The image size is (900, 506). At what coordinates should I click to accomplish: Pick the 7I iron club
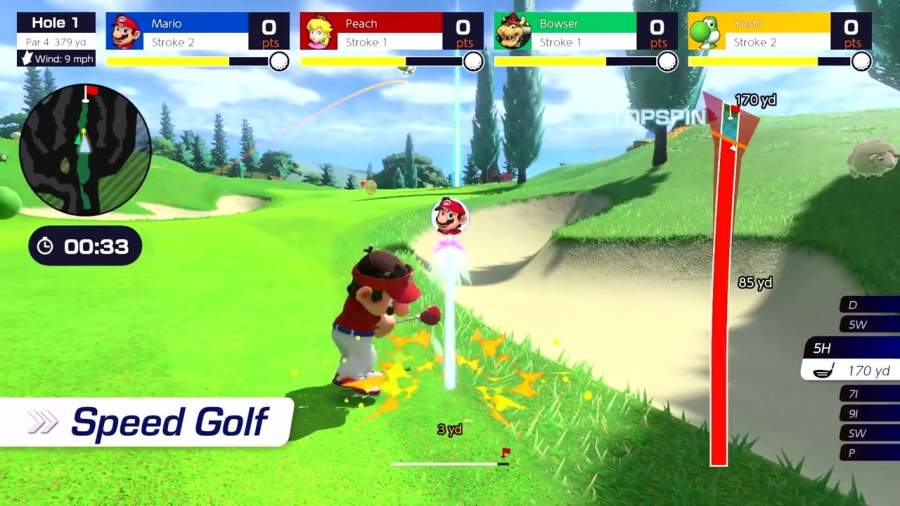[866, 394]
